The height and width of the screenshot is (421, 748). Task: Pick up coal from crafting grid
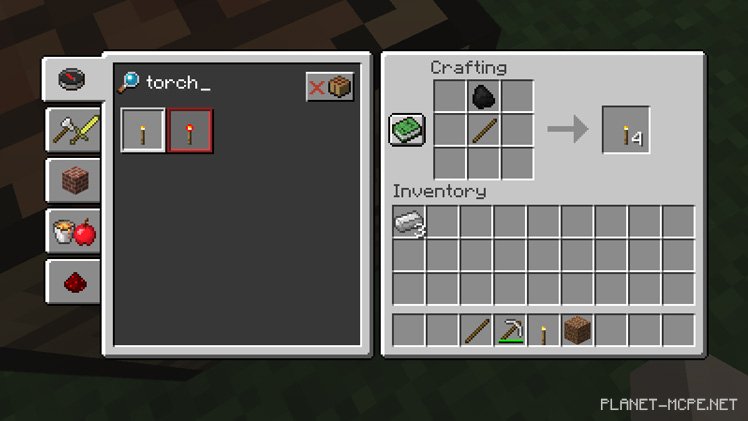[x=484, y=97]
